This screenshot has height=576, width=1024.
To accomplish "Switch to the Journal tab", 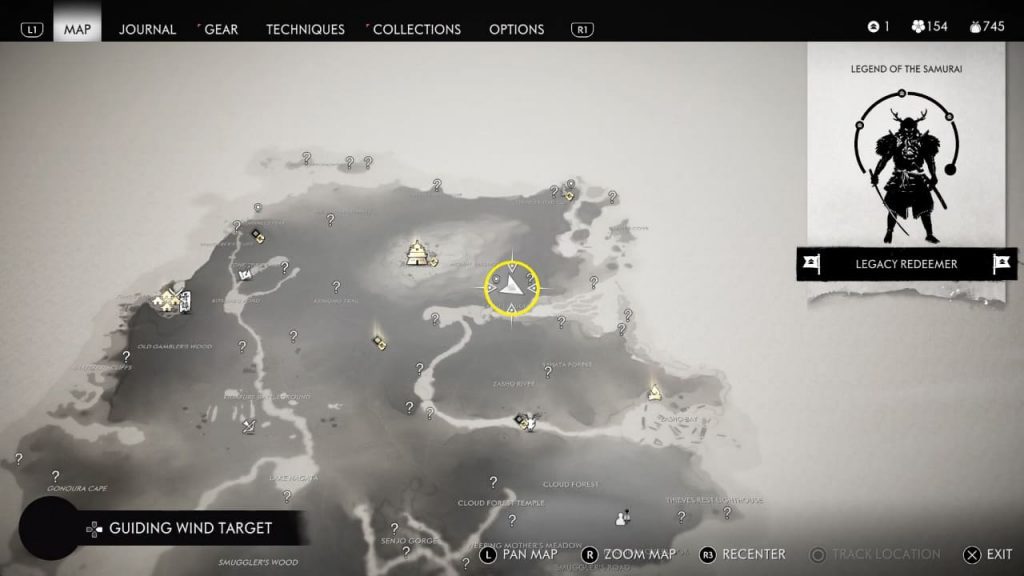I will coord(147,29).
